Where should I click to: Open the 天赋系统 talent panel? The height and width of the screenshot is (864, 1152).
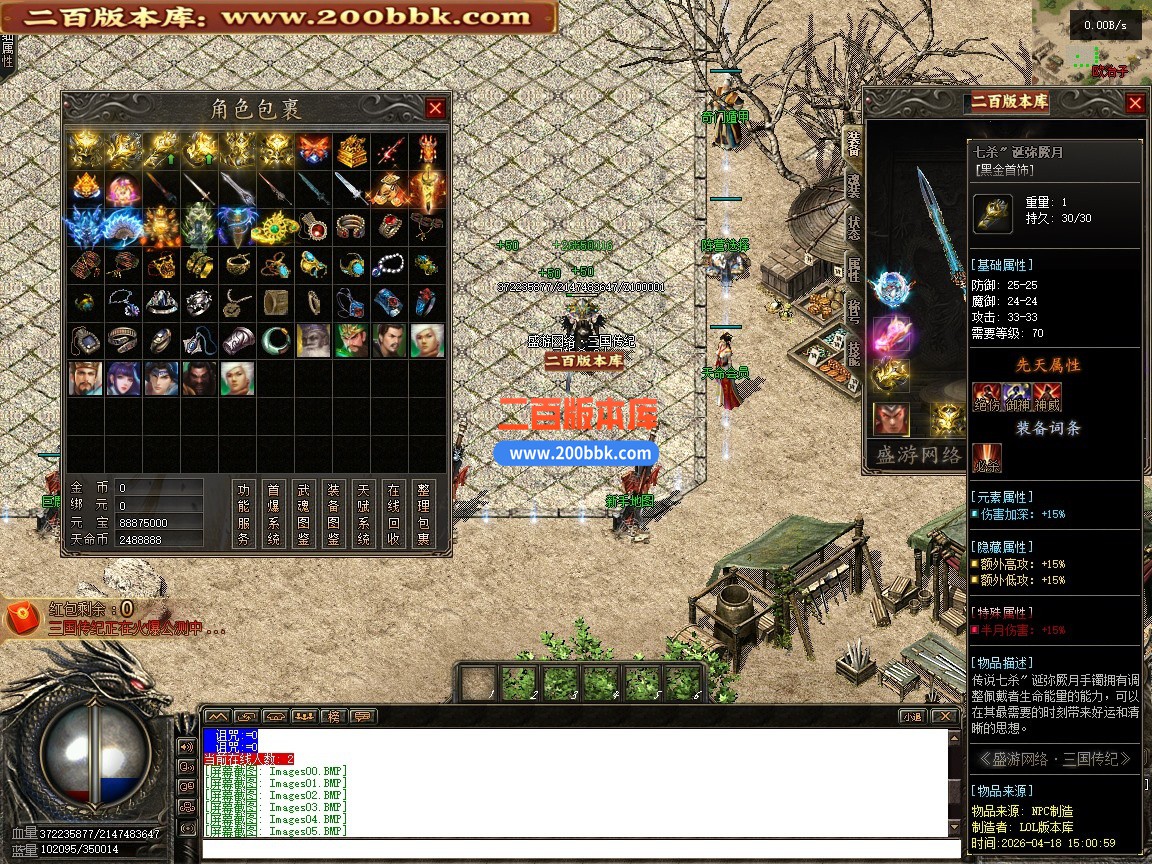click(364, 514)
